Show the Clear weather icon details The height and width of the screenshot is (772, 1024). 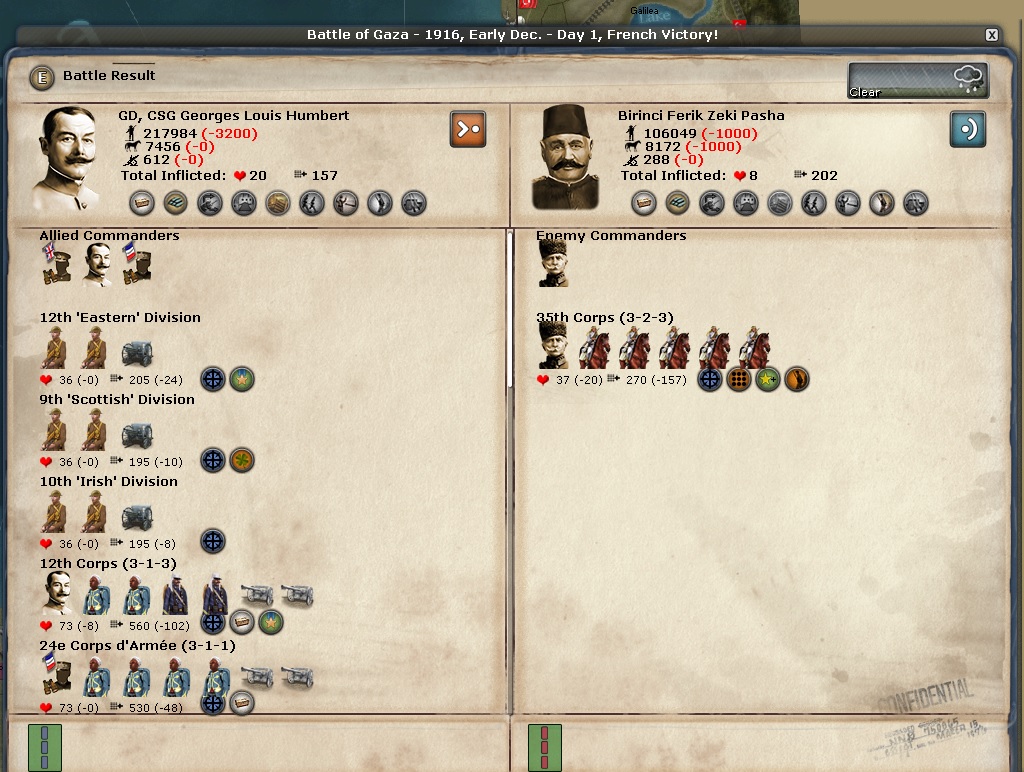point(918,80)
